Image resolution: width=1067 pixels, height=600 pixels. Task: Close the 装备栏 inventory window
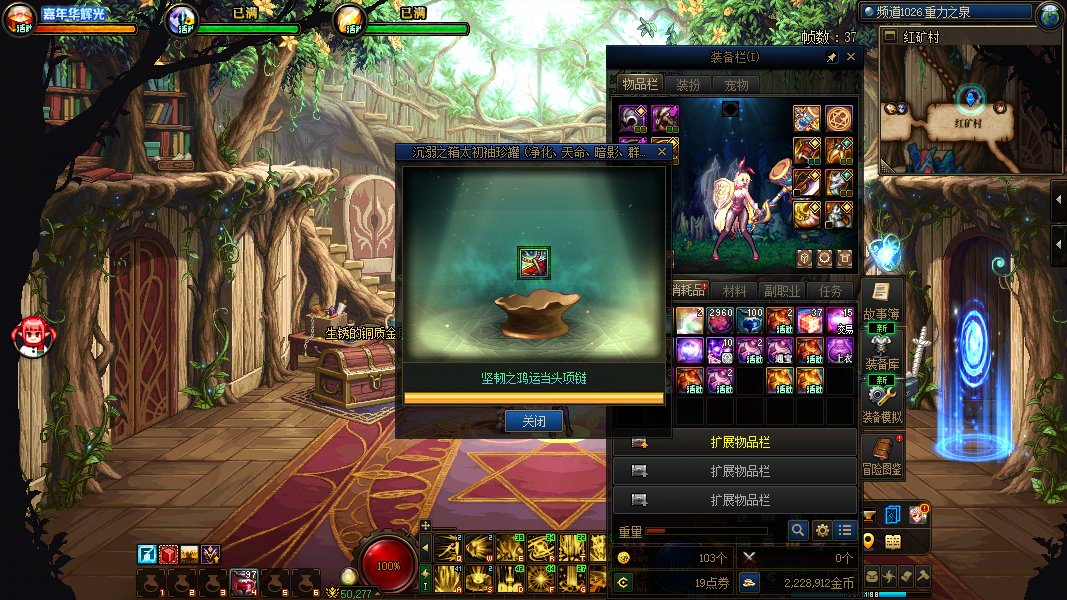pyautogui.click(x=851, y=58)
